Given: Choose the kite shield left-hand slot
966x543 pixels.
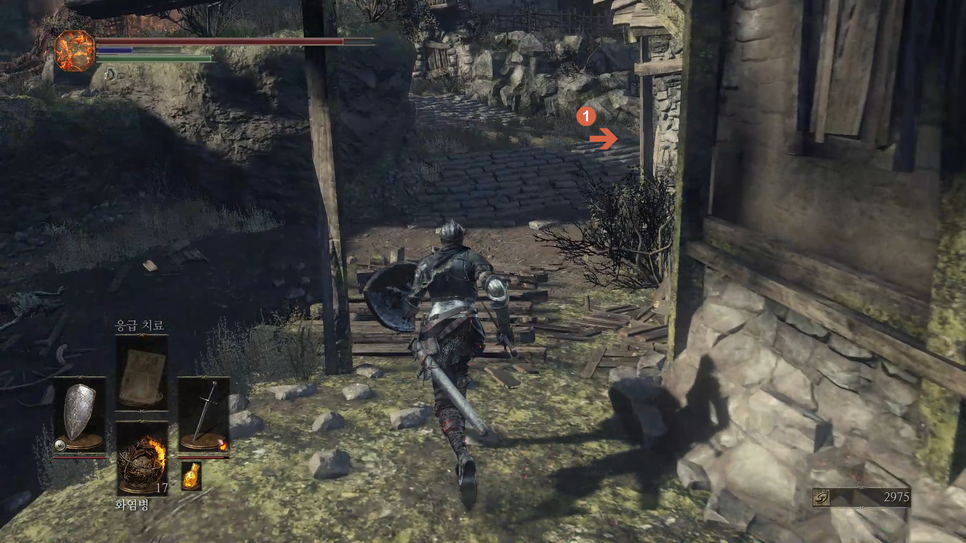Looking at the screenshot, I should (x=79, y=413).
